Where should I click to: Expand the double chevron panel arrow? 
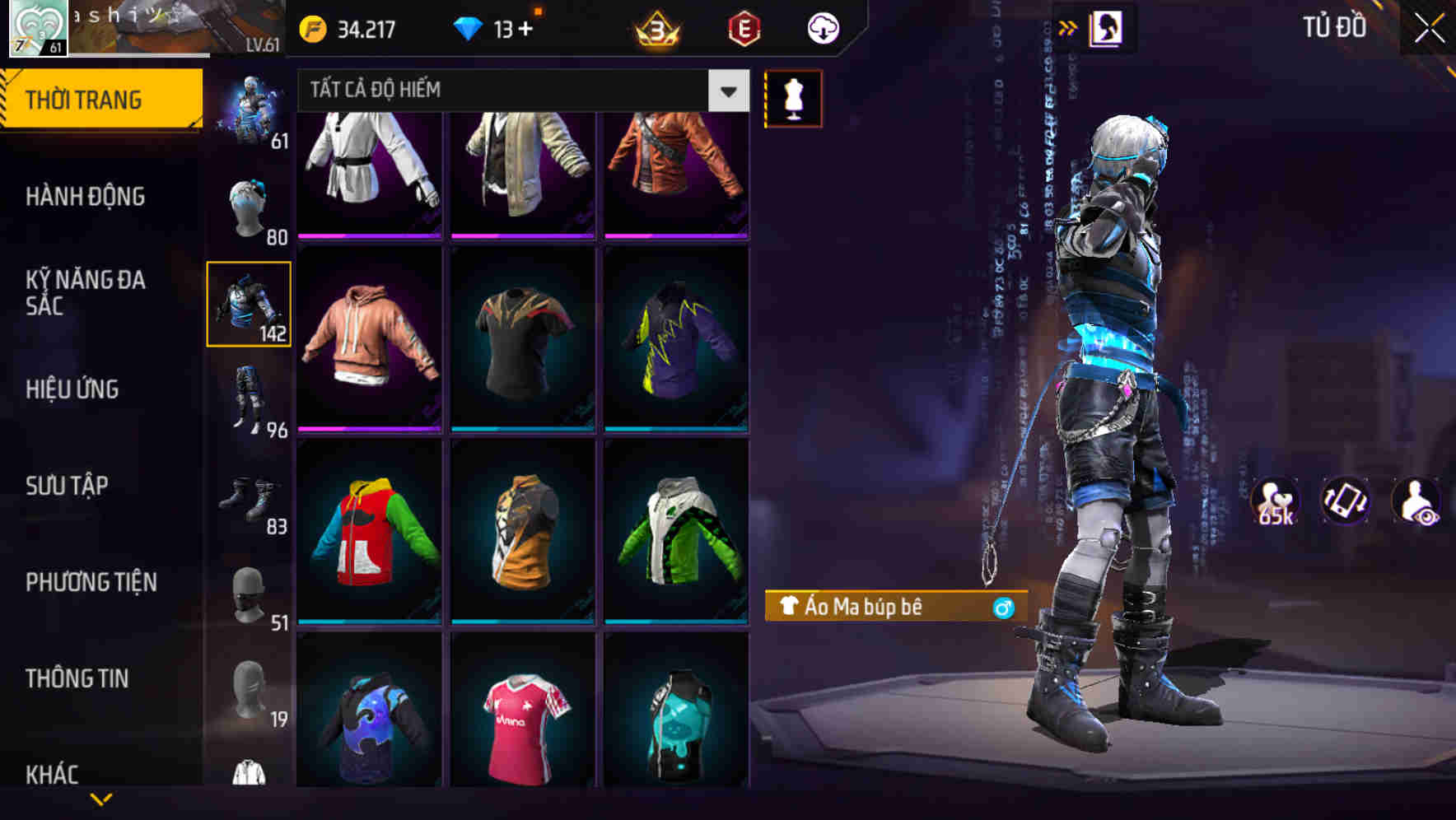(x=1068, y=26)
